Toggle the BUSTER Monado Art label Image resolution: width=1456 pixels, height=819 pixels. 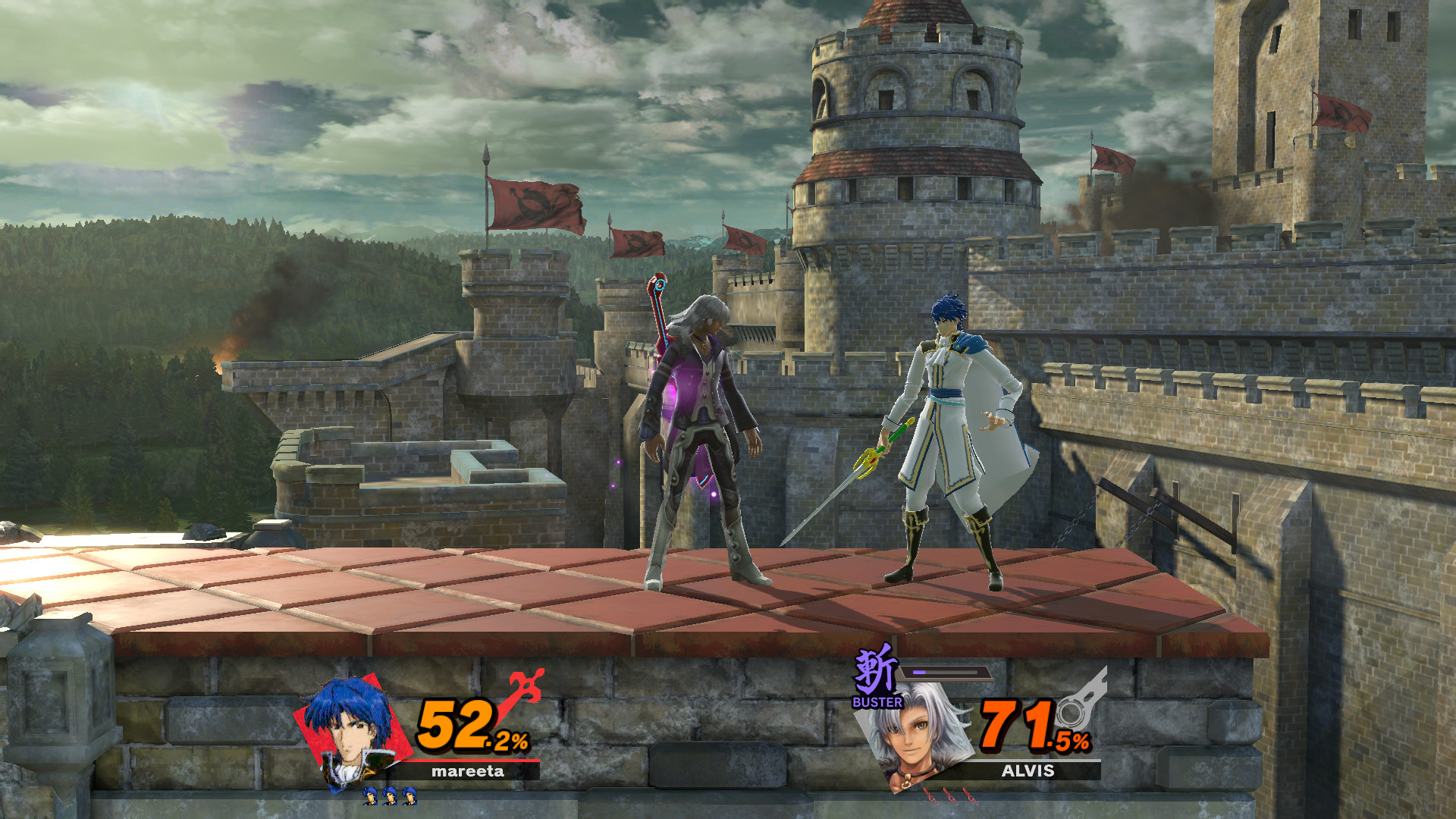click(877, 702)
